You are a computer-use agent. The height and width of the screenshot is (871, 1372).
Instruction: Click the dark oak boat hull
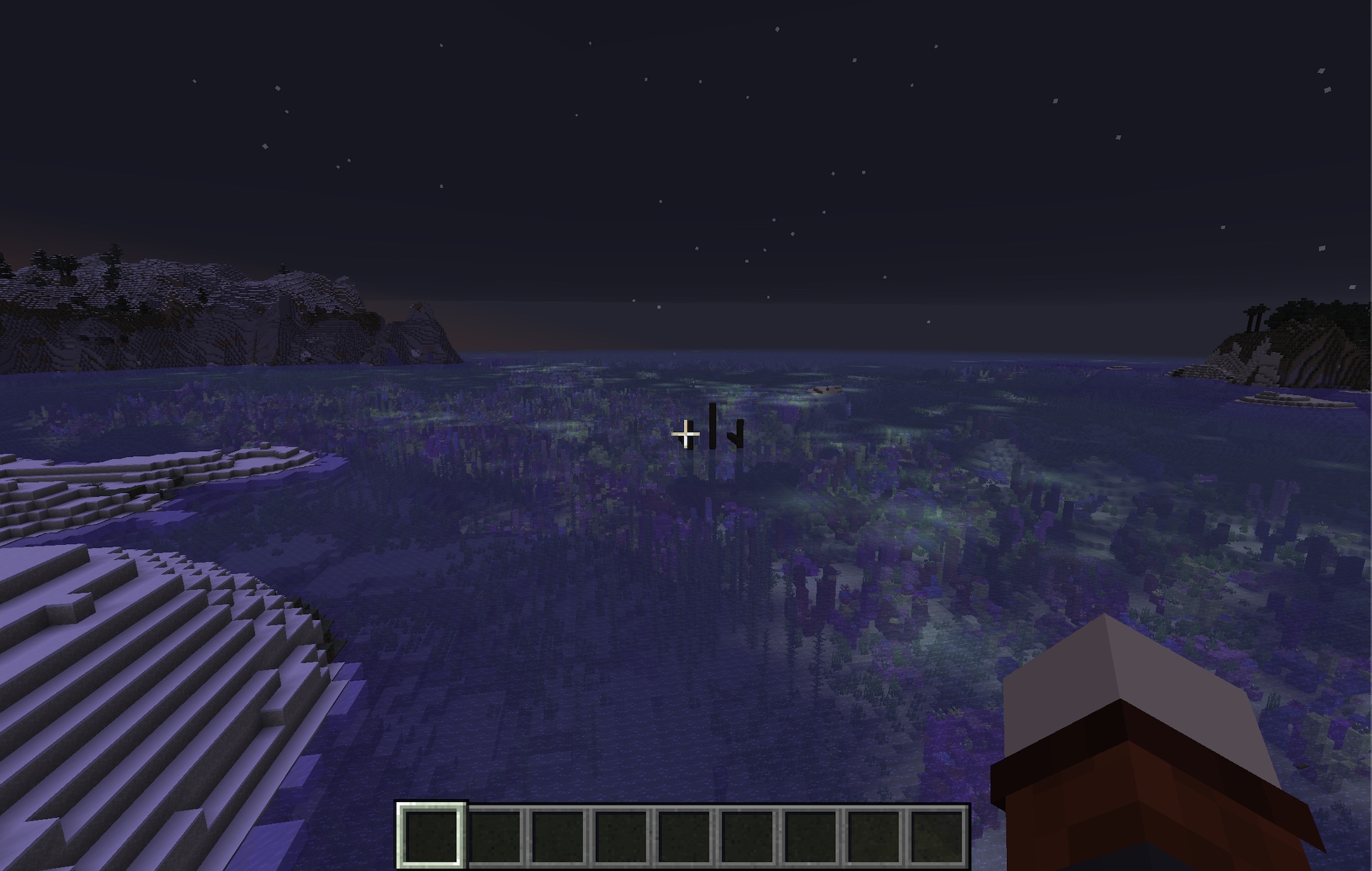pos(1150,796)
